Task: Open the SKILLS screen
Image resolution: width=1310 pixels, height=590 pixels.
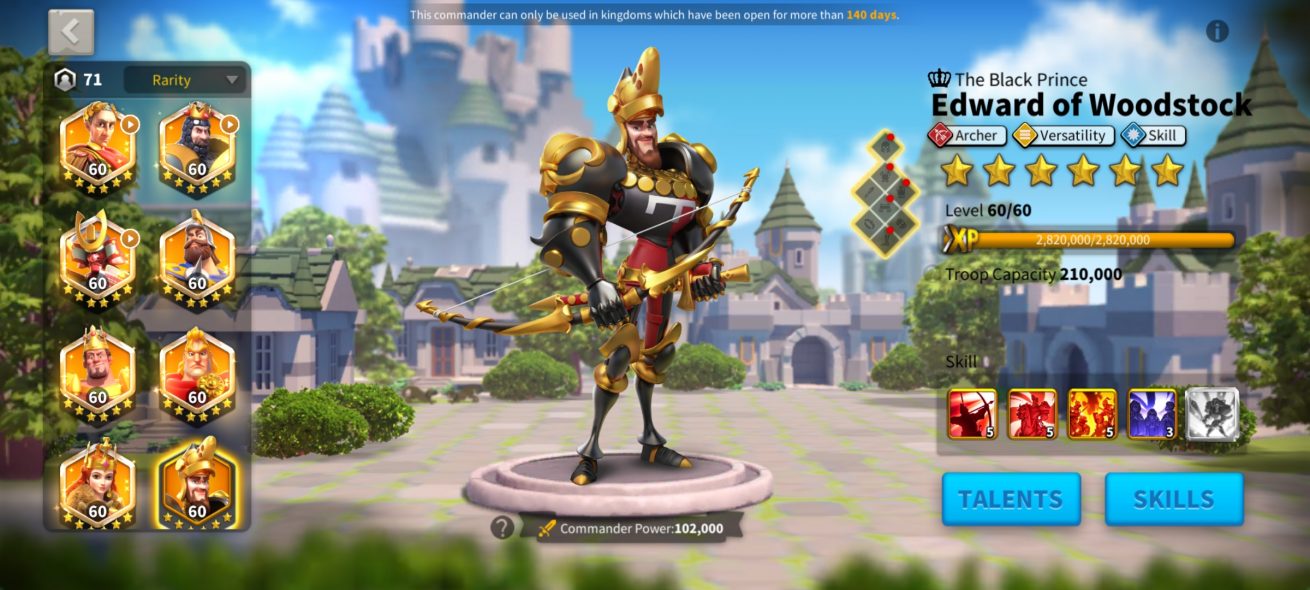Action: pos(1174,499)
